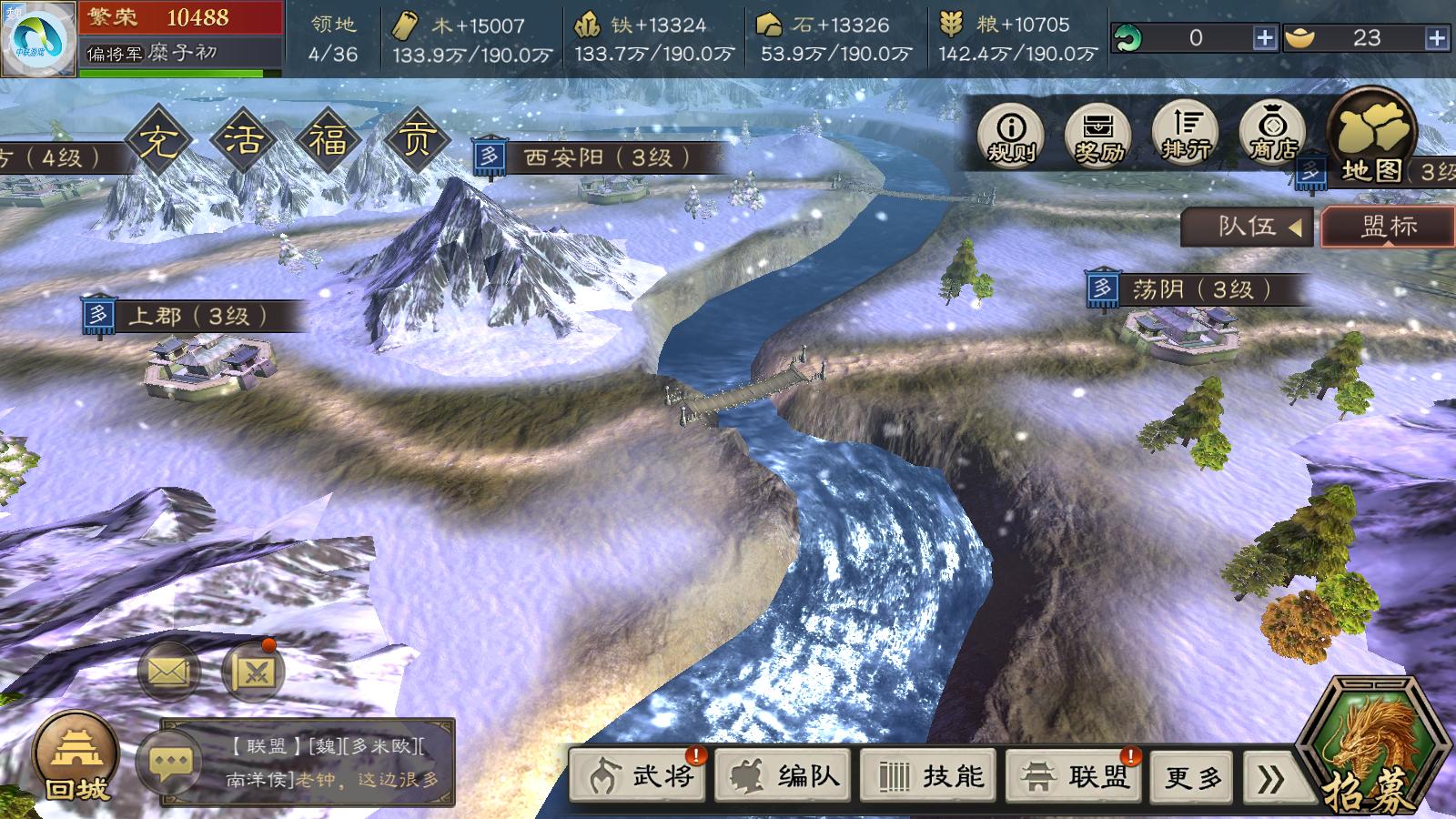Open the crossed-swords battle report icon
Image resolution: width=1456 pixels, height=819 pixels.
[x=253, y=672]
